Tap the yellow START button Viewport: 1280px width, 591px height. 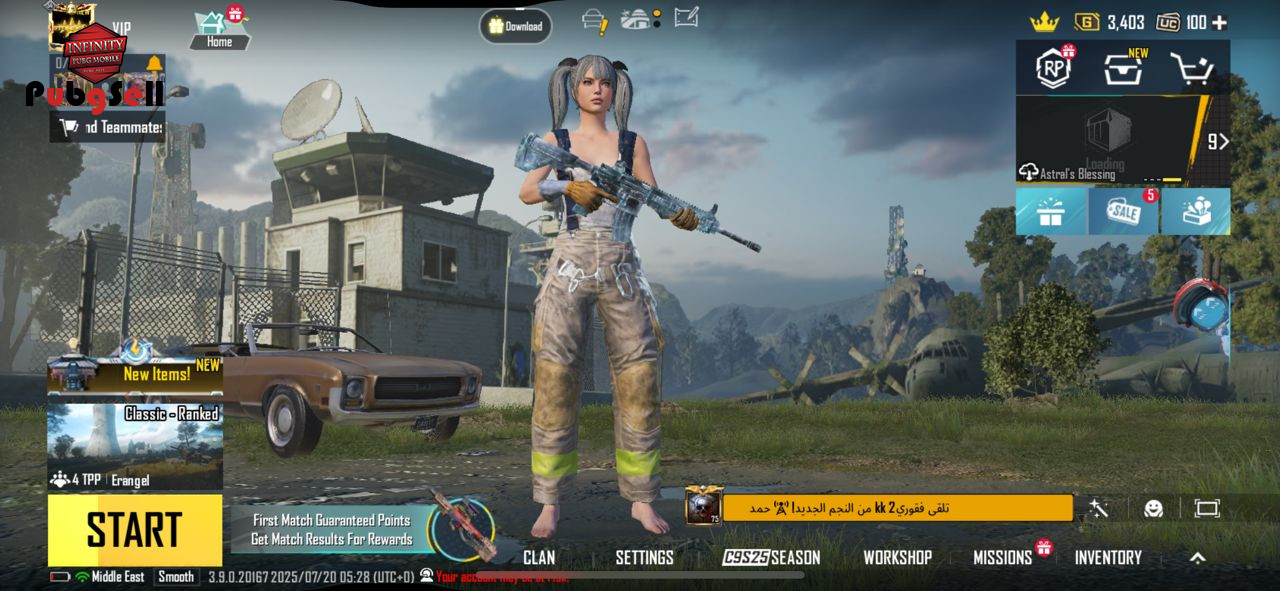click(x=135, y=530)
